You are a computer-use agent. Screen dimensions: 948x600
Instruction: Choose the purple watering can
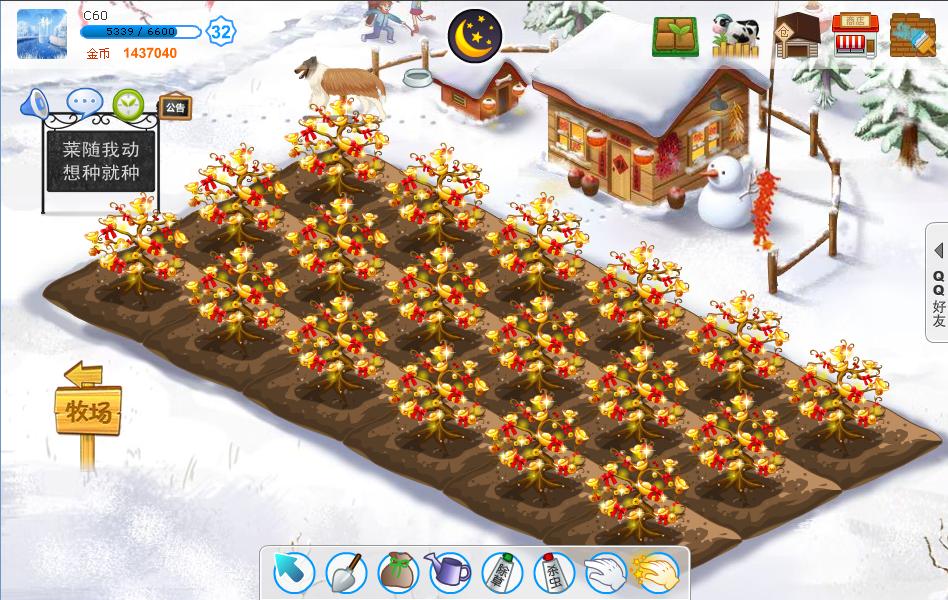[449, 572]
